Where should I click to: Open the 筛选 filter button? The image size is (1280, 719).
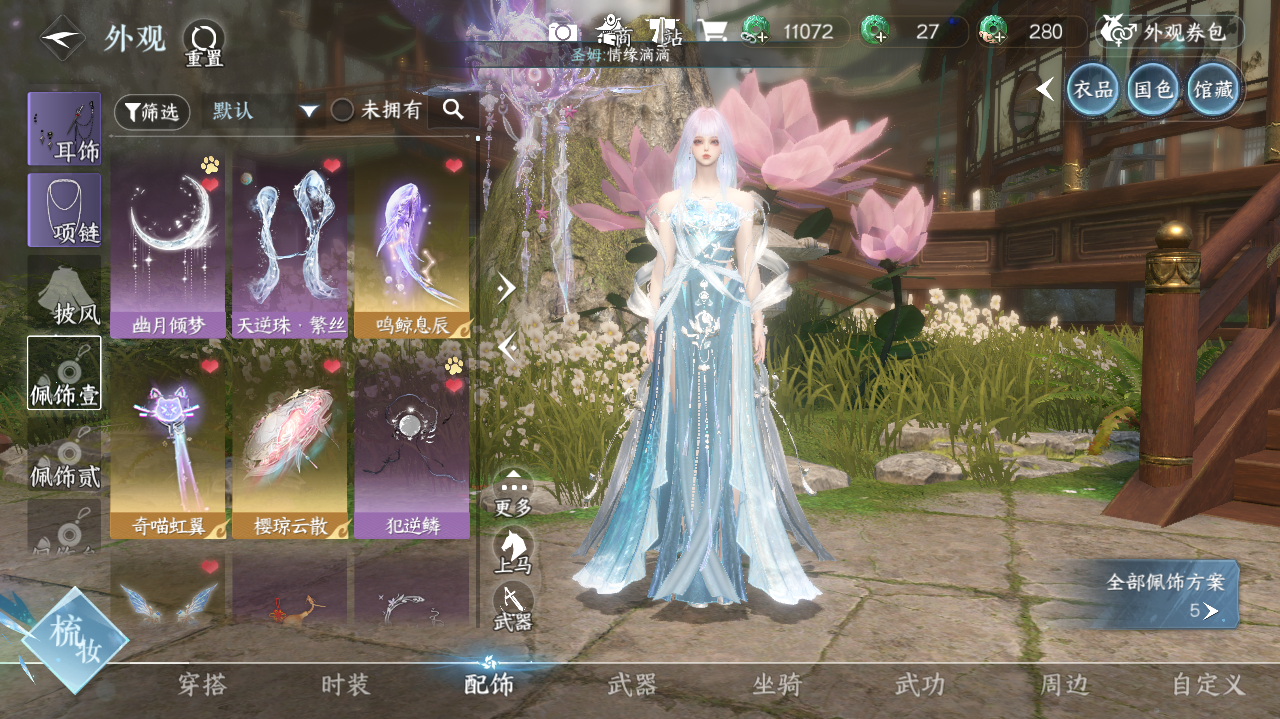tap(152, 112)
